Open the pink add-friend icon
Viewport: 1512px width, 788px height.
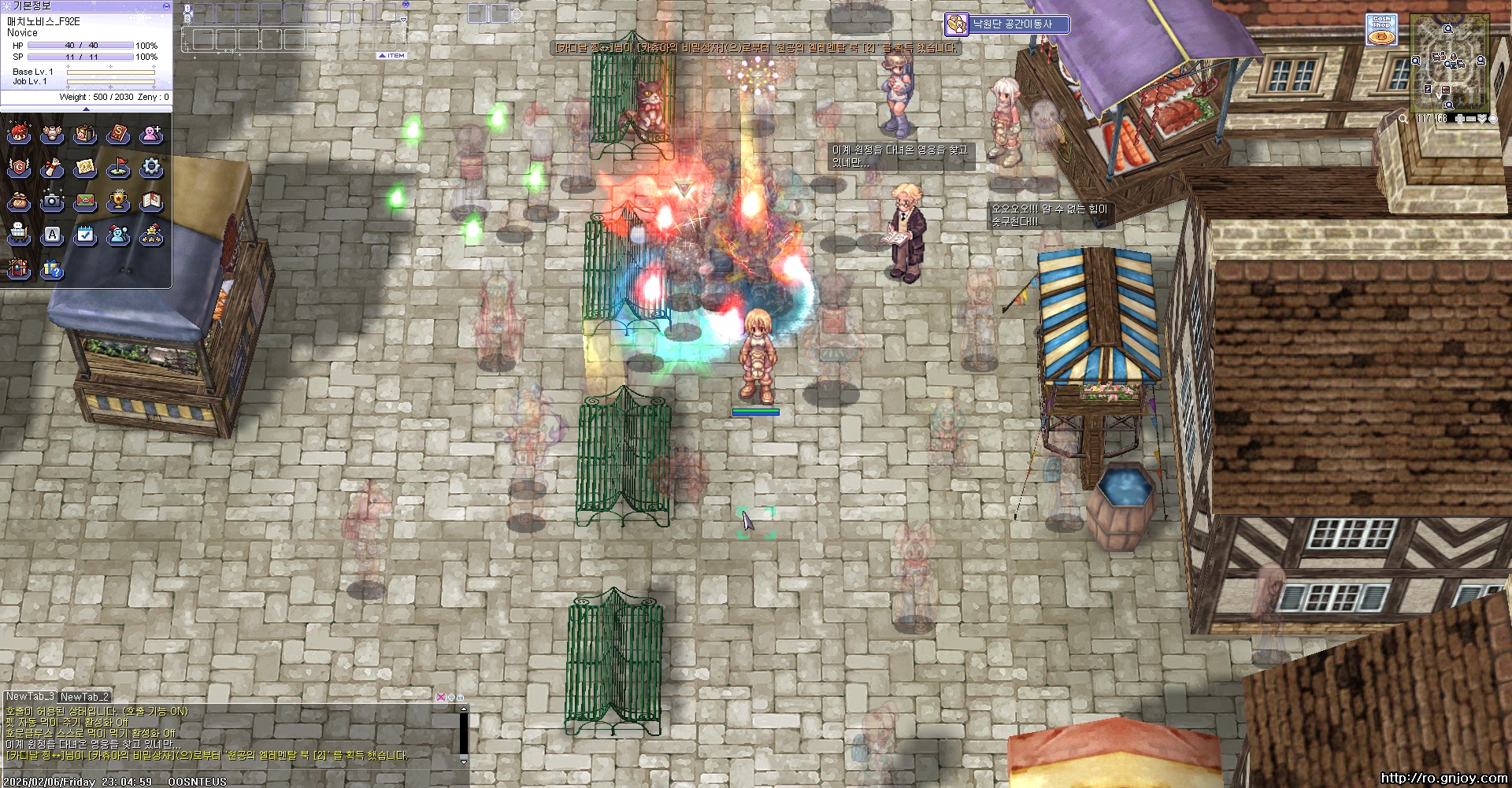click(151, 134)
